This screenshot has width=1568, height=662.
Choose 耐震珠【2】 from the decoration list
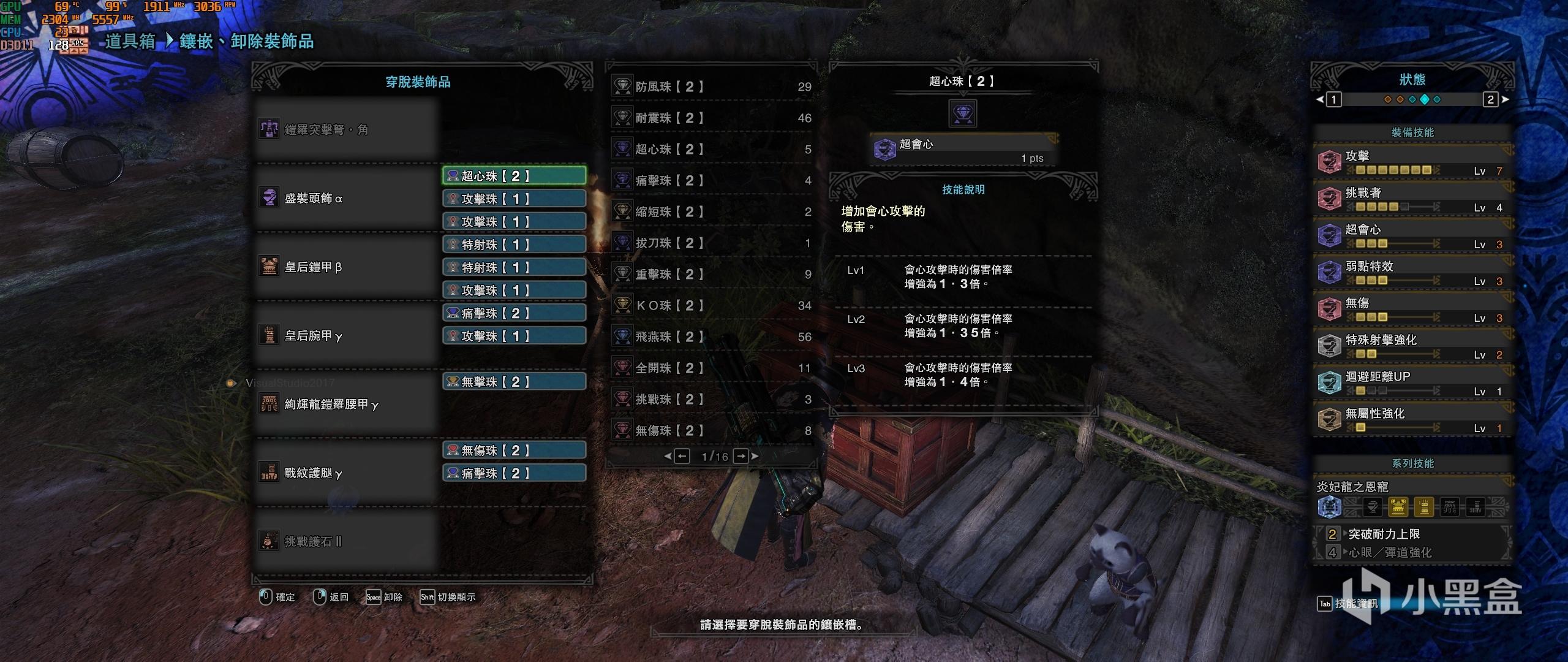712,118
